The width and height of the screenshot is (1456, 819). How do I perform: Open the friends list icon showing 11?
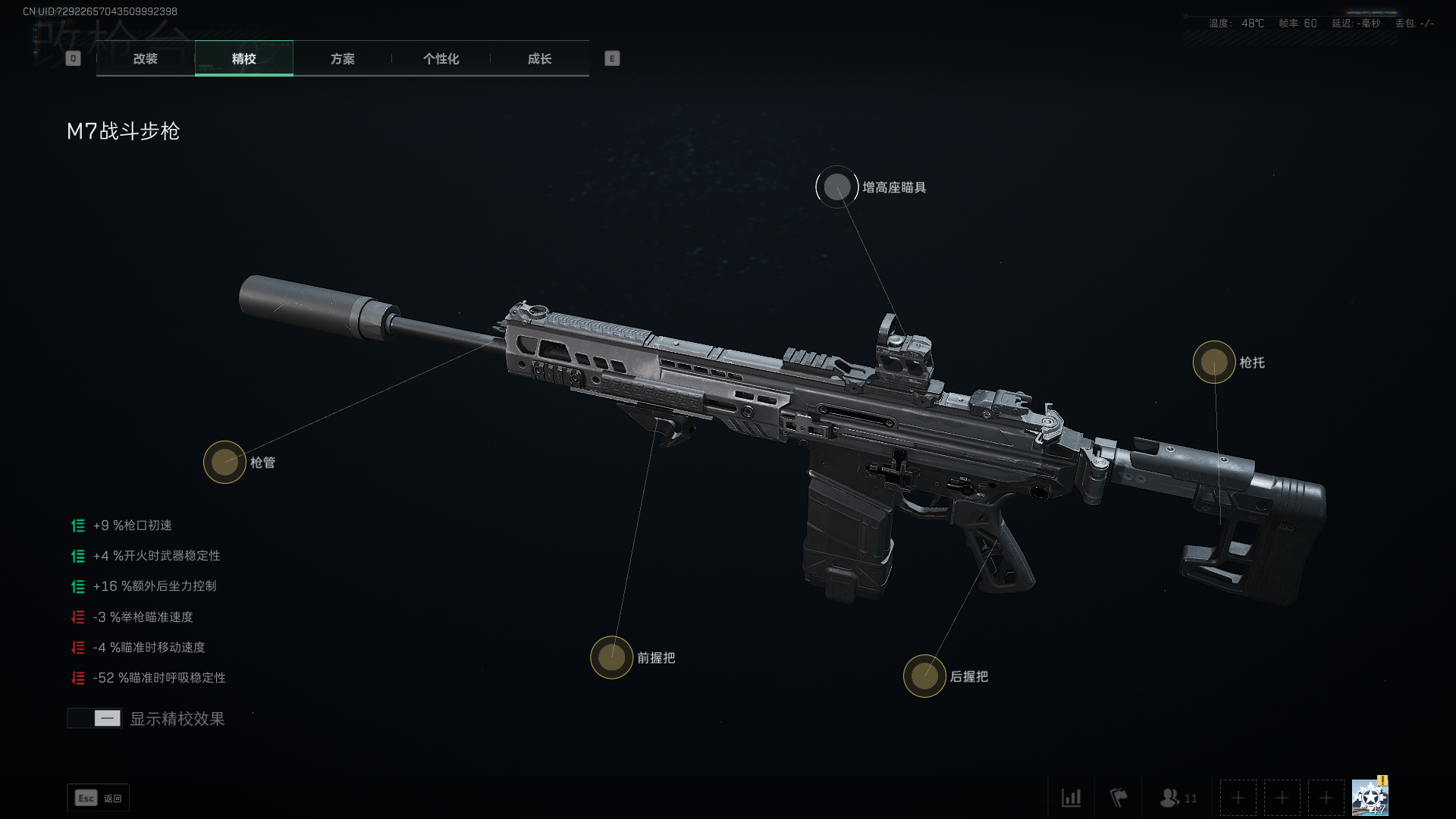(1178, 798)
